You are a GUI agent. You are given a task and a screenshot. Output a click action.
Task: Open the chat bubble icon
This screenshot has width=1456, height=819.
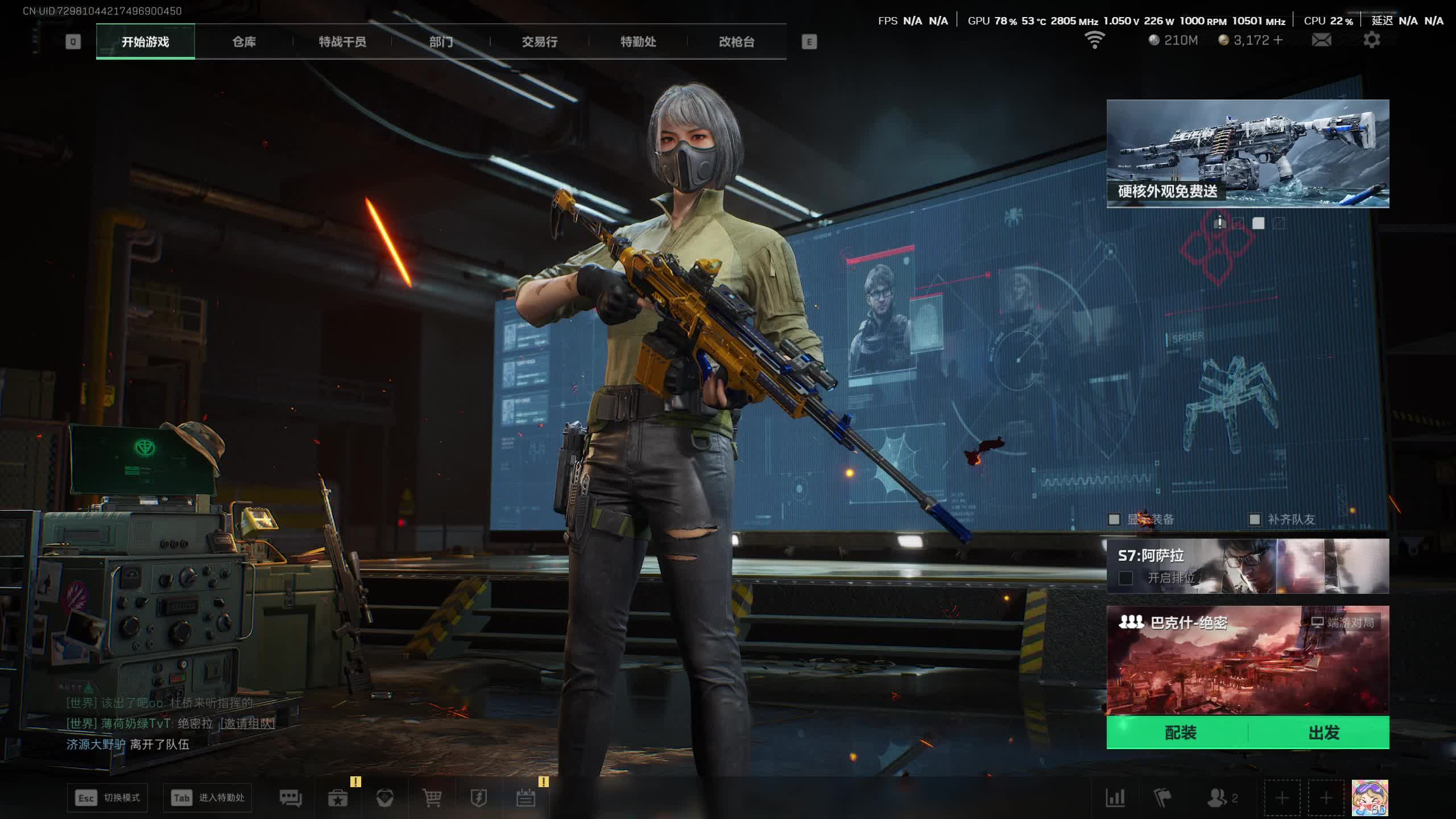click(x=291, y=798)
